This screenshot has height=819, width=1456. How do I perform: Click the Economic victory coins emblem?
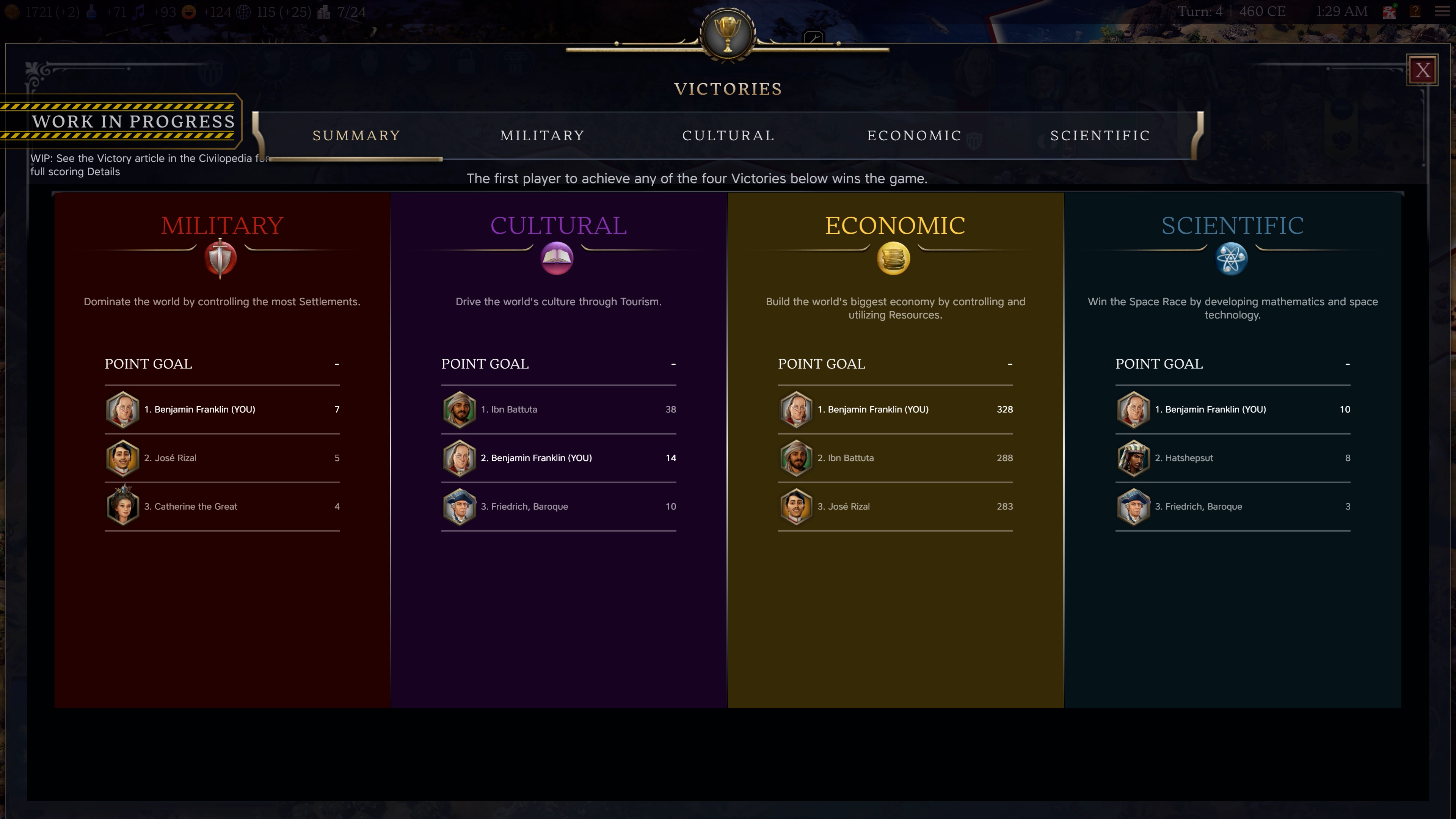pos(894,258)
